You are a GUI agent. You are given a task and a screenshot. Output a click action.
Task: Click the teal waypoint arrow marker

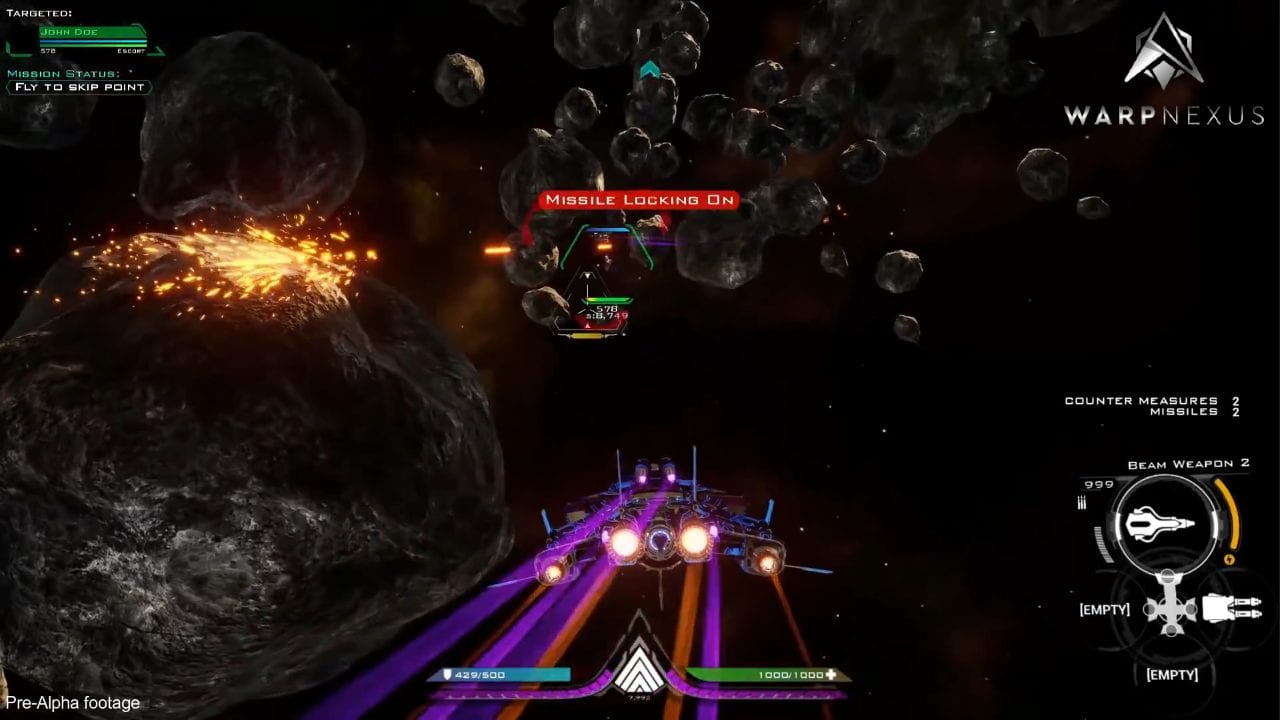tap(650, 69)
